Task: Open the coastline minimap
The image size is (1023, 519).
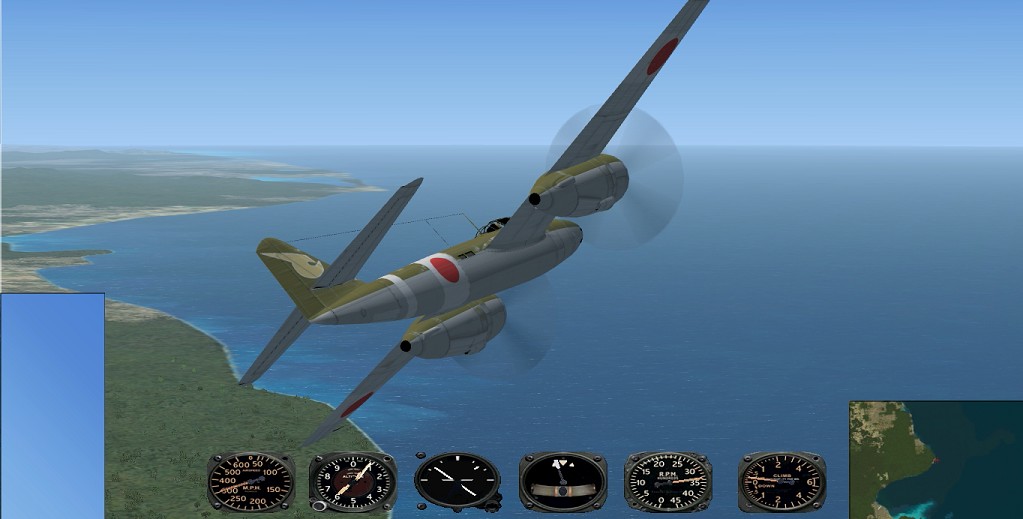Action: pyautogui.click(x=935, y=460)
